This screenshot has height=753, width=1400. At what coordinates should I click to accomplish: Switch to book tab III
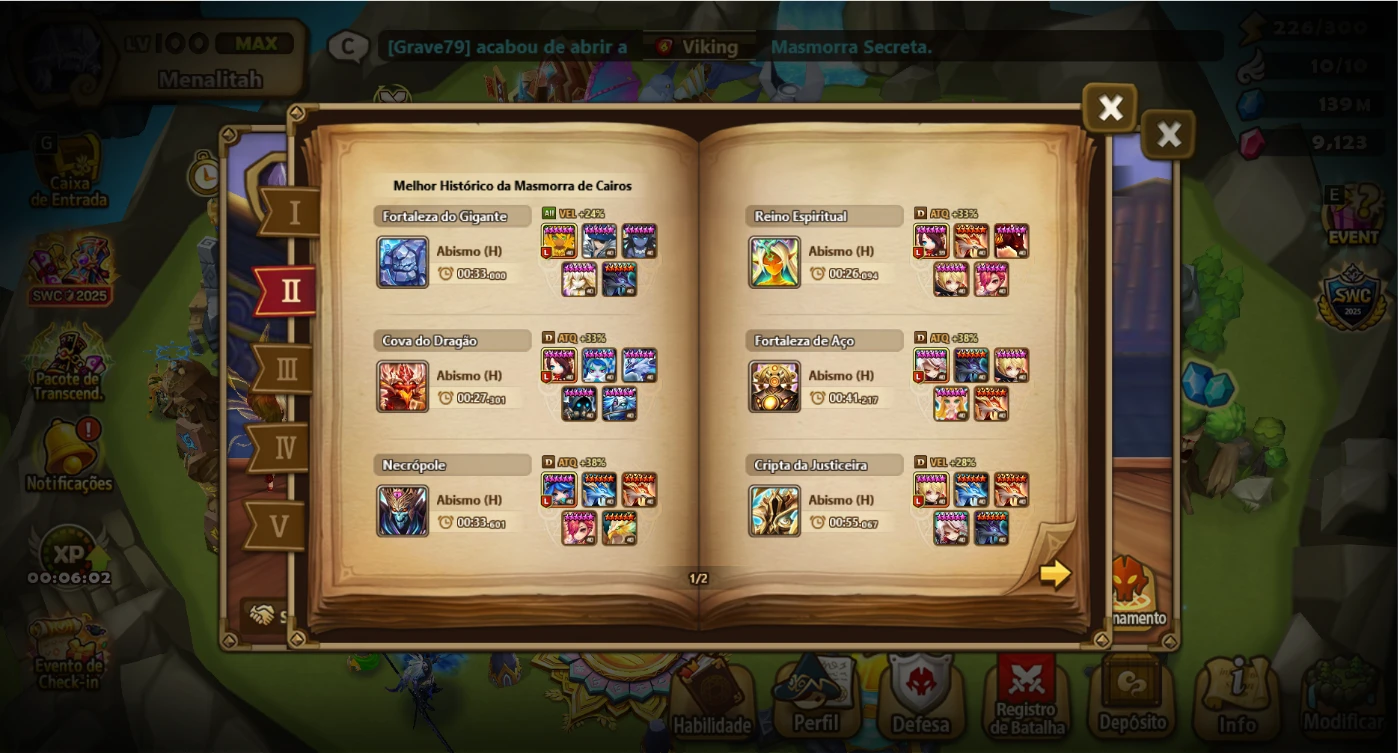click(288, 369)
